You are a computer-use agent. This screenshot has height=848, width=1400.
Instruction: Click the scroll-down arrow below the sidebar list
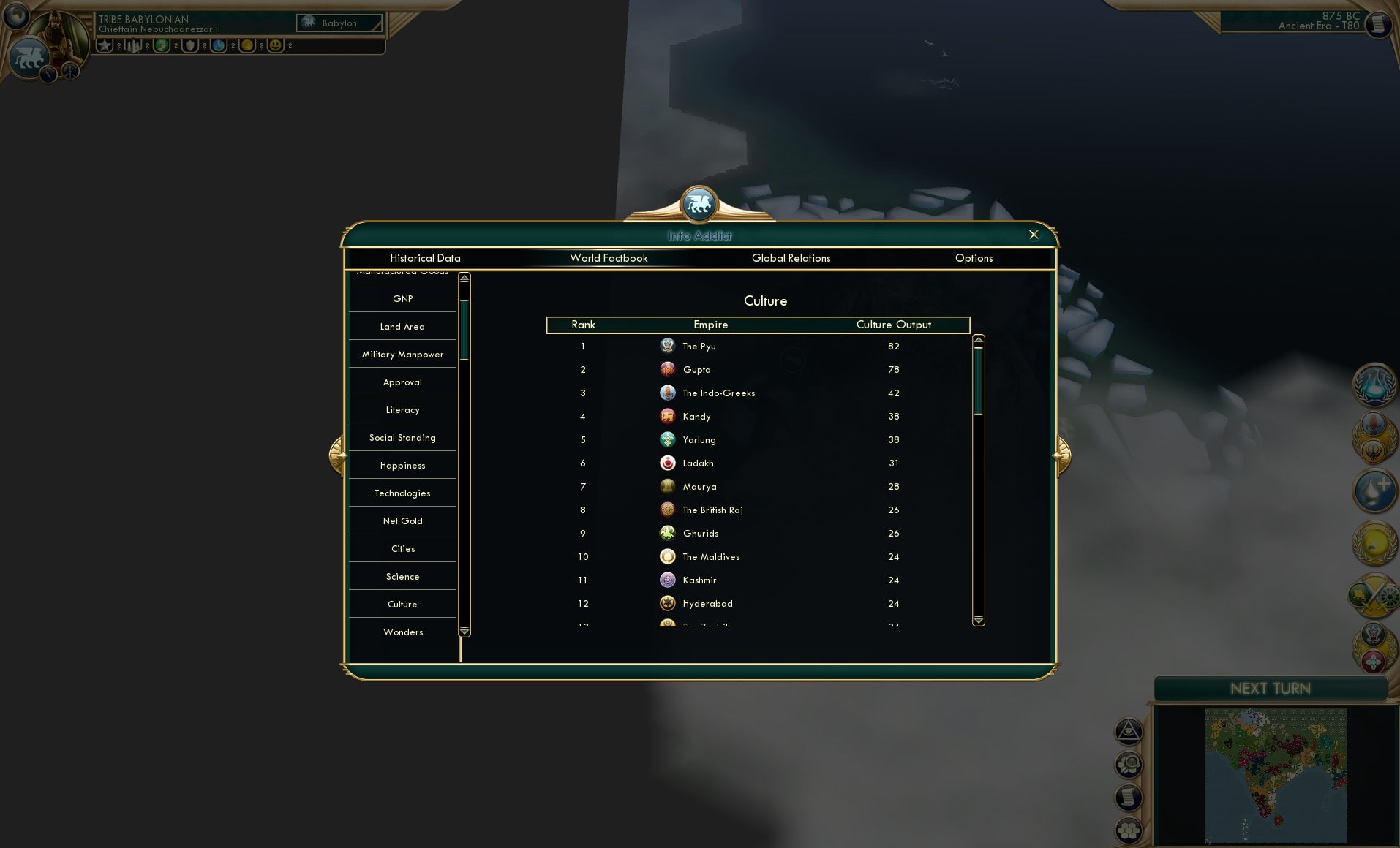click(464, 632)
